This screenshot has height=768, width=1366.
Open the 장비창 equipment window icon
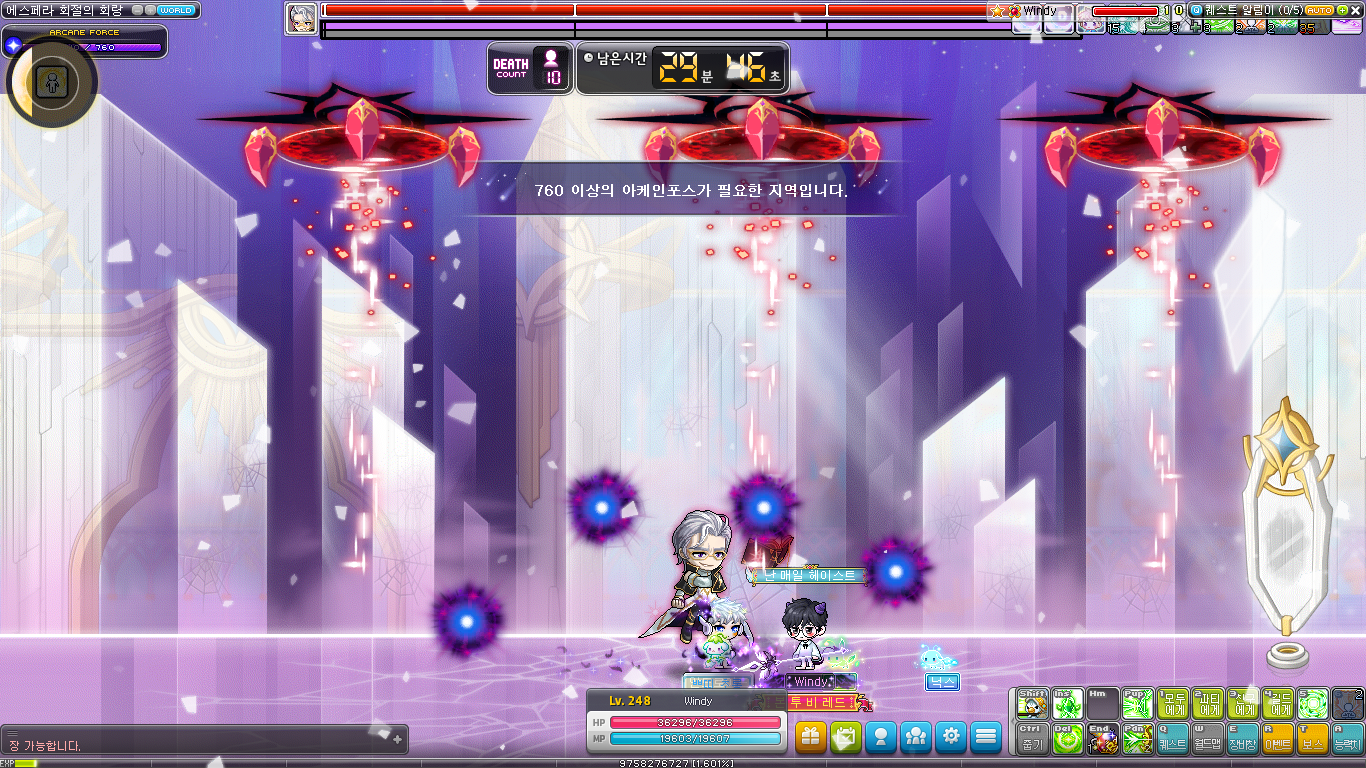pyautogui.click(x=1241, y=737)
